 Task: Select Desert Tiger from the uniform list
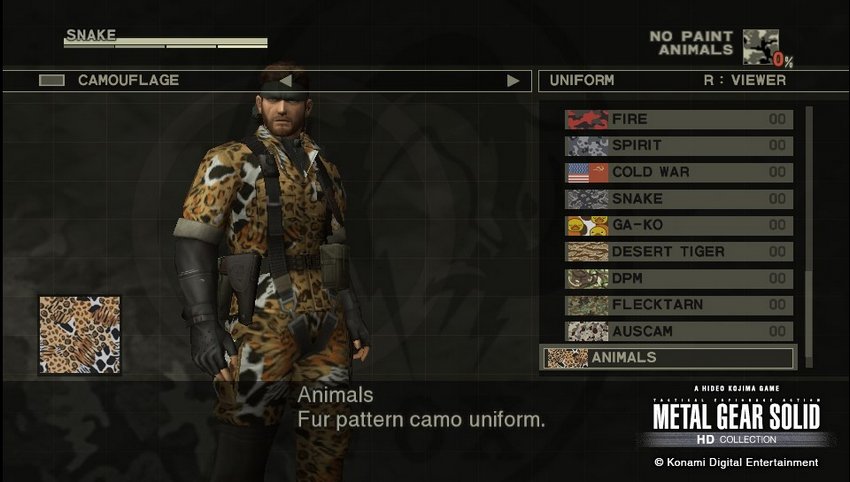pos(678,252)
